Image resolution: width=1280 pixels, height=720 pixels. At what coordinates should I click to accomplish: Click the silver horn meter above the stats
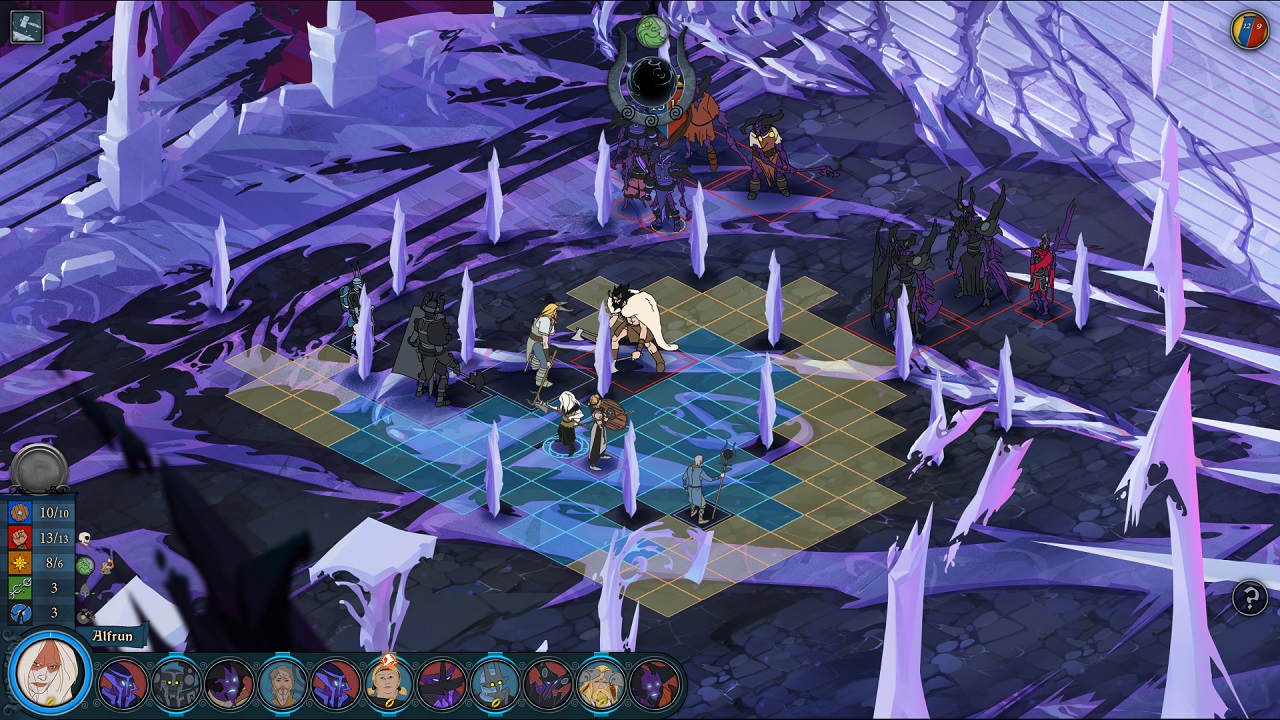(37, 464)
